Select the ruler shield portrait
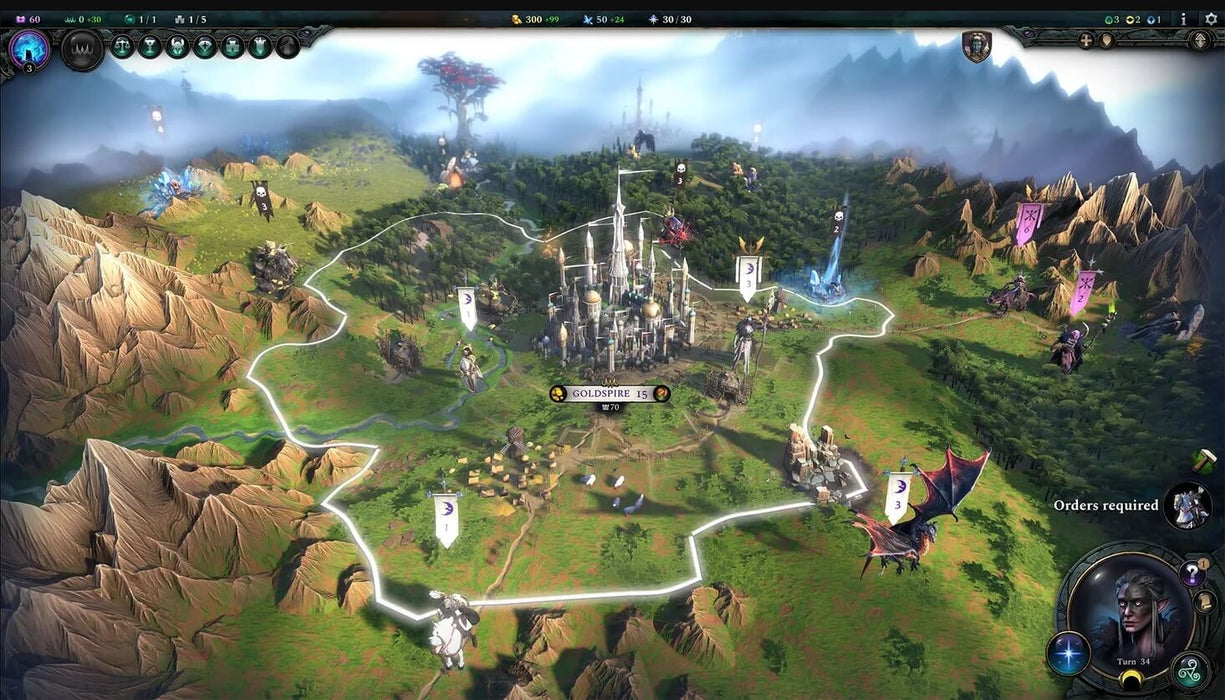 pos(976,46)
